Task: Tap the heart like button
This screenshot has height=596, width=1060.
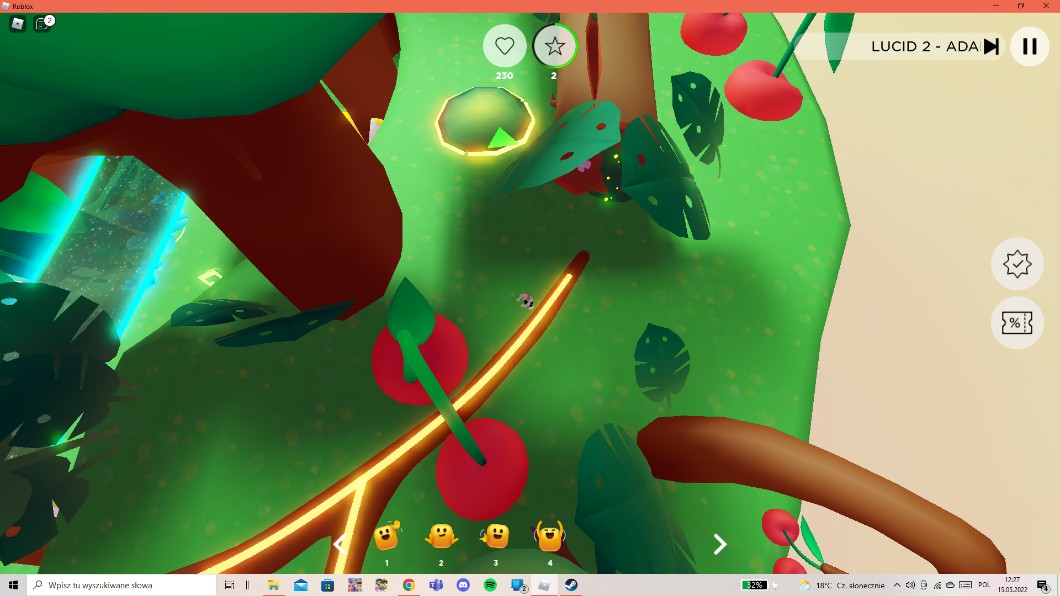Action: [x=505, y=46]
